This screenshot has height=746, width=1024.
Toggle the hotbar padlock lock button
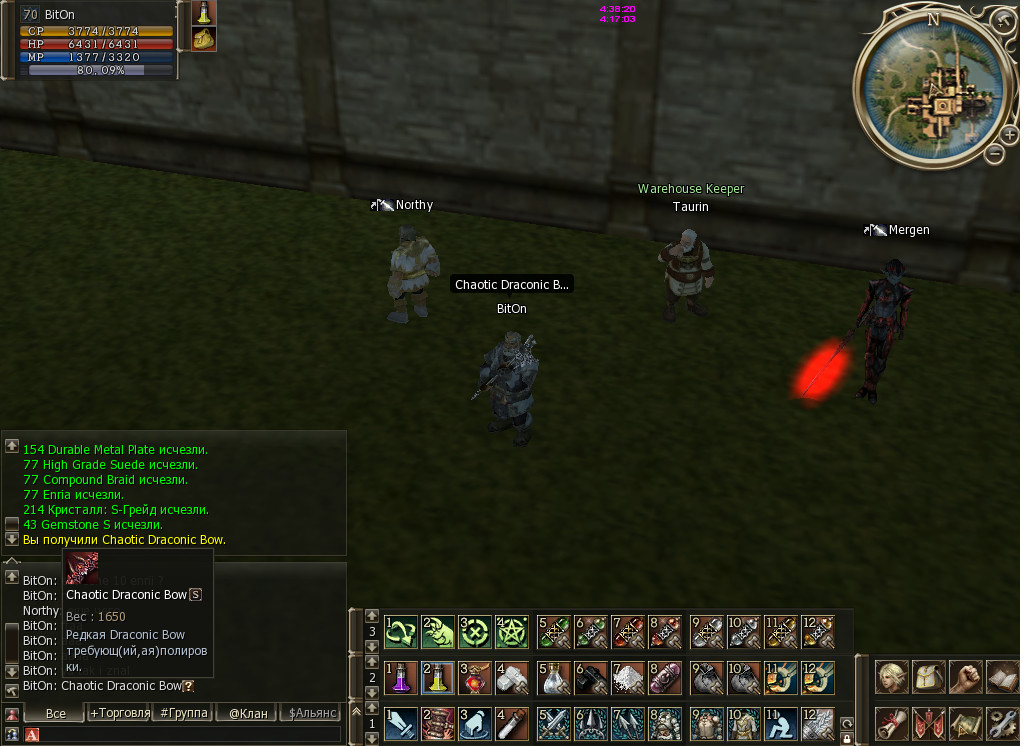tap(847, 737)
